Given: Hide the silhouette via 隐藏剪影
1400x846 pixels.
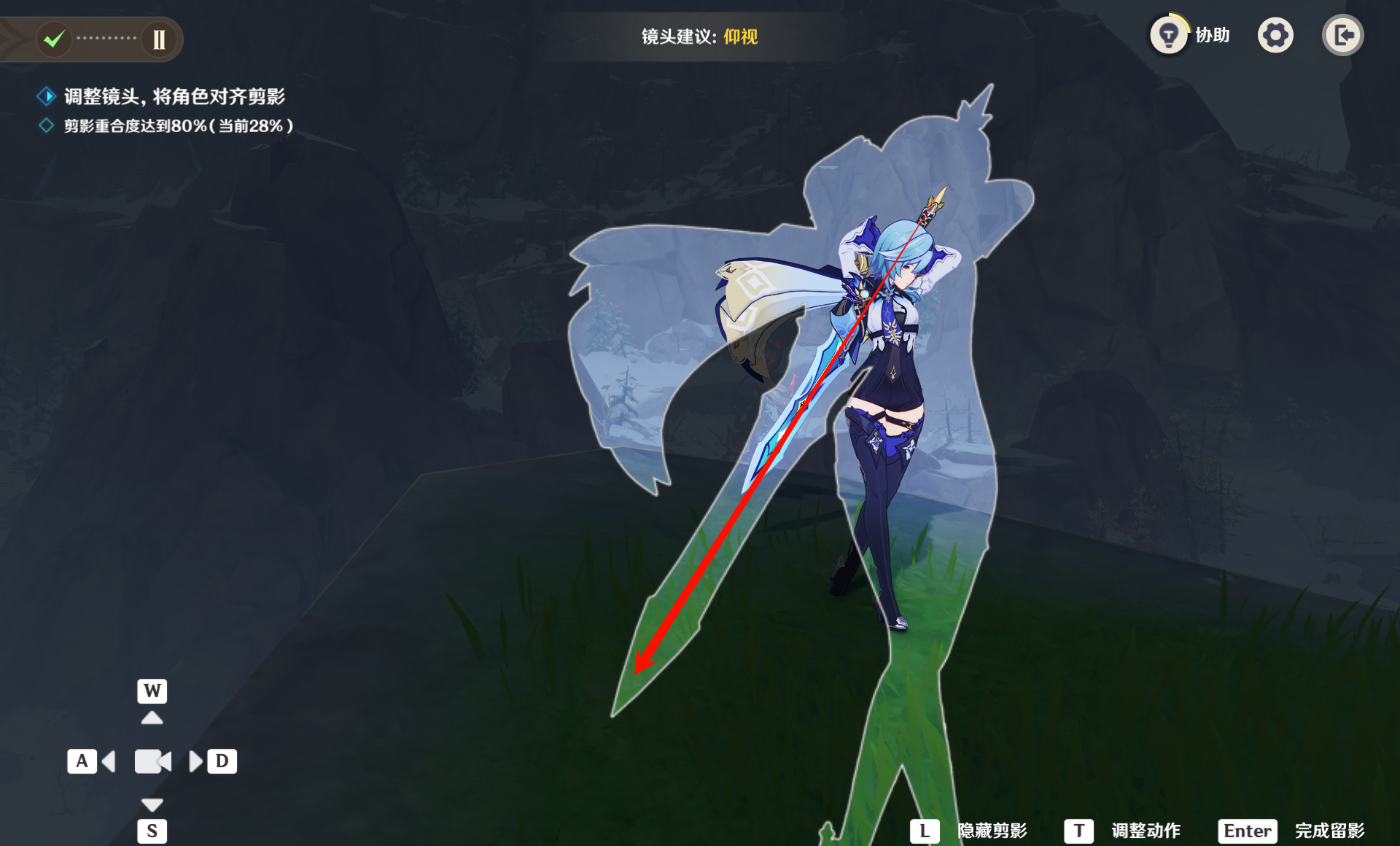Looking at the screenshot, I should (x=991, y=831).
